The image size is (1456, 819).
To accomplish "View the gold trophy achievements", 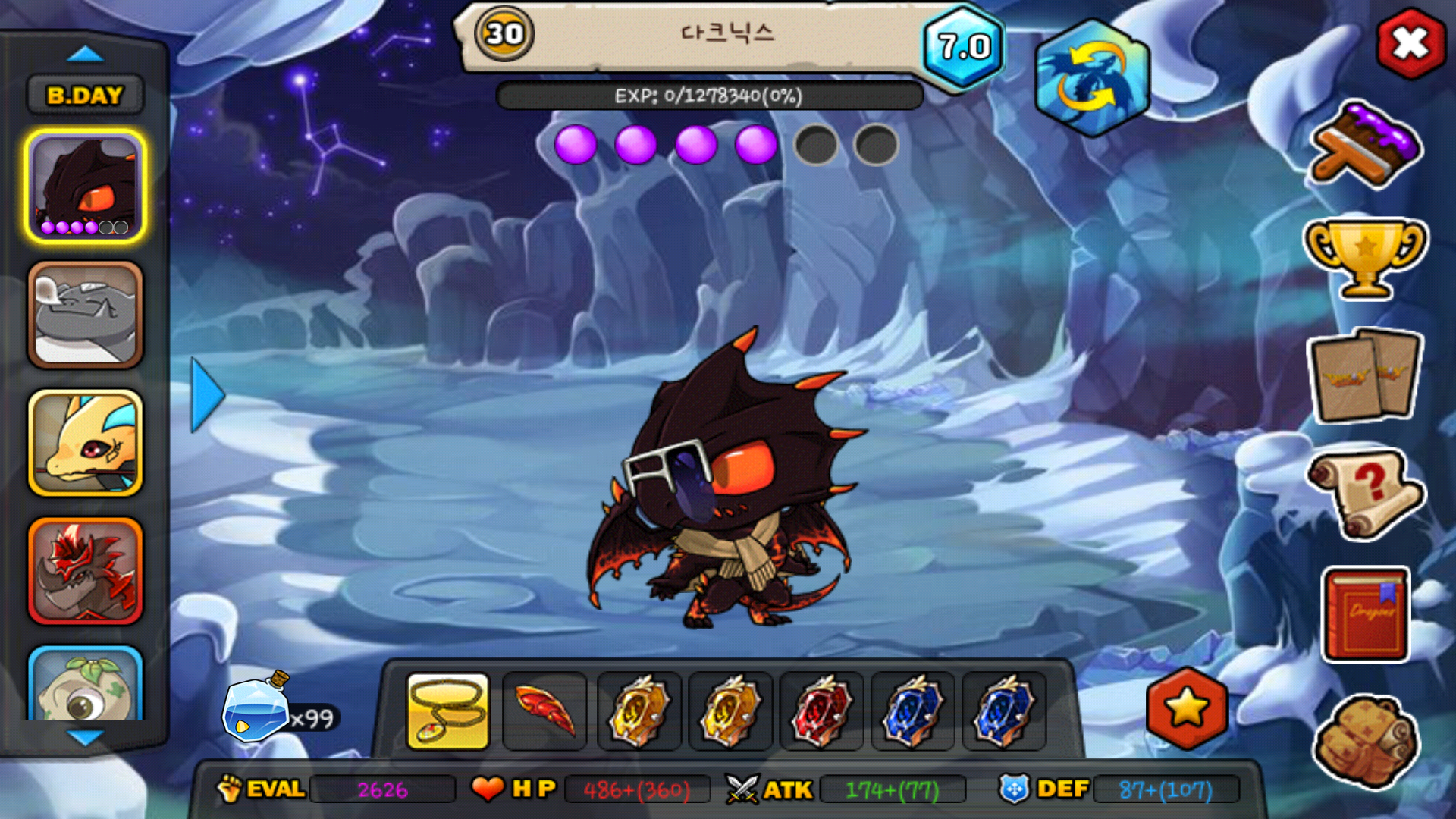I will click(1365, 258).
